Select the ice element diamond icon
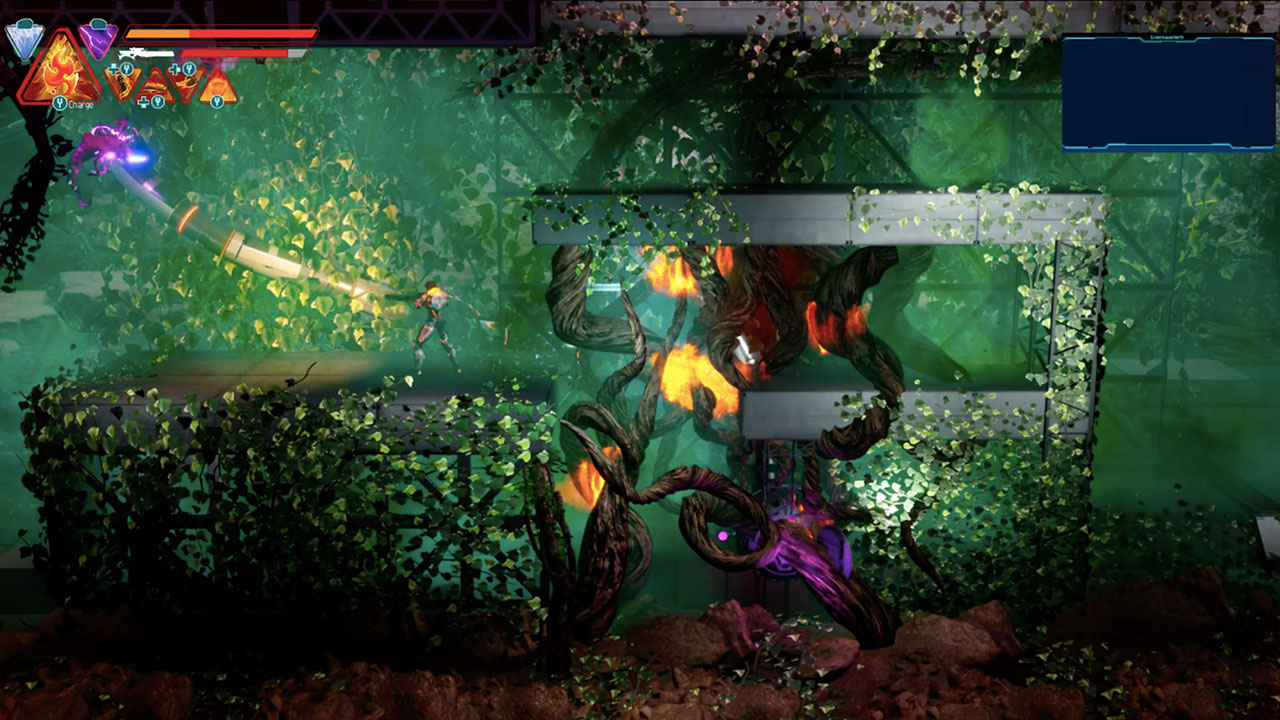Image resolution: width=1280 pixels, height=720 pixels. coord(25,38)
